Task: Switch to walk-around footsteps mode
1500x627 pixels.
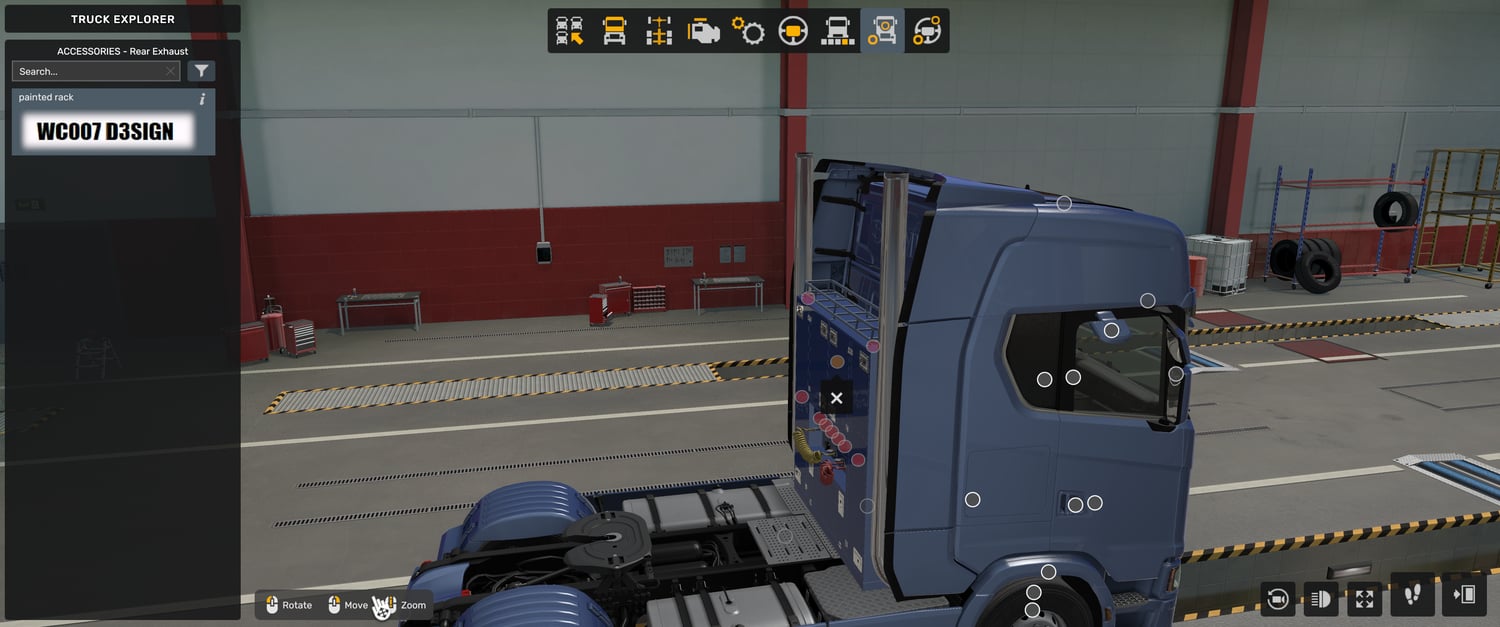Action: click(1412, 596)
